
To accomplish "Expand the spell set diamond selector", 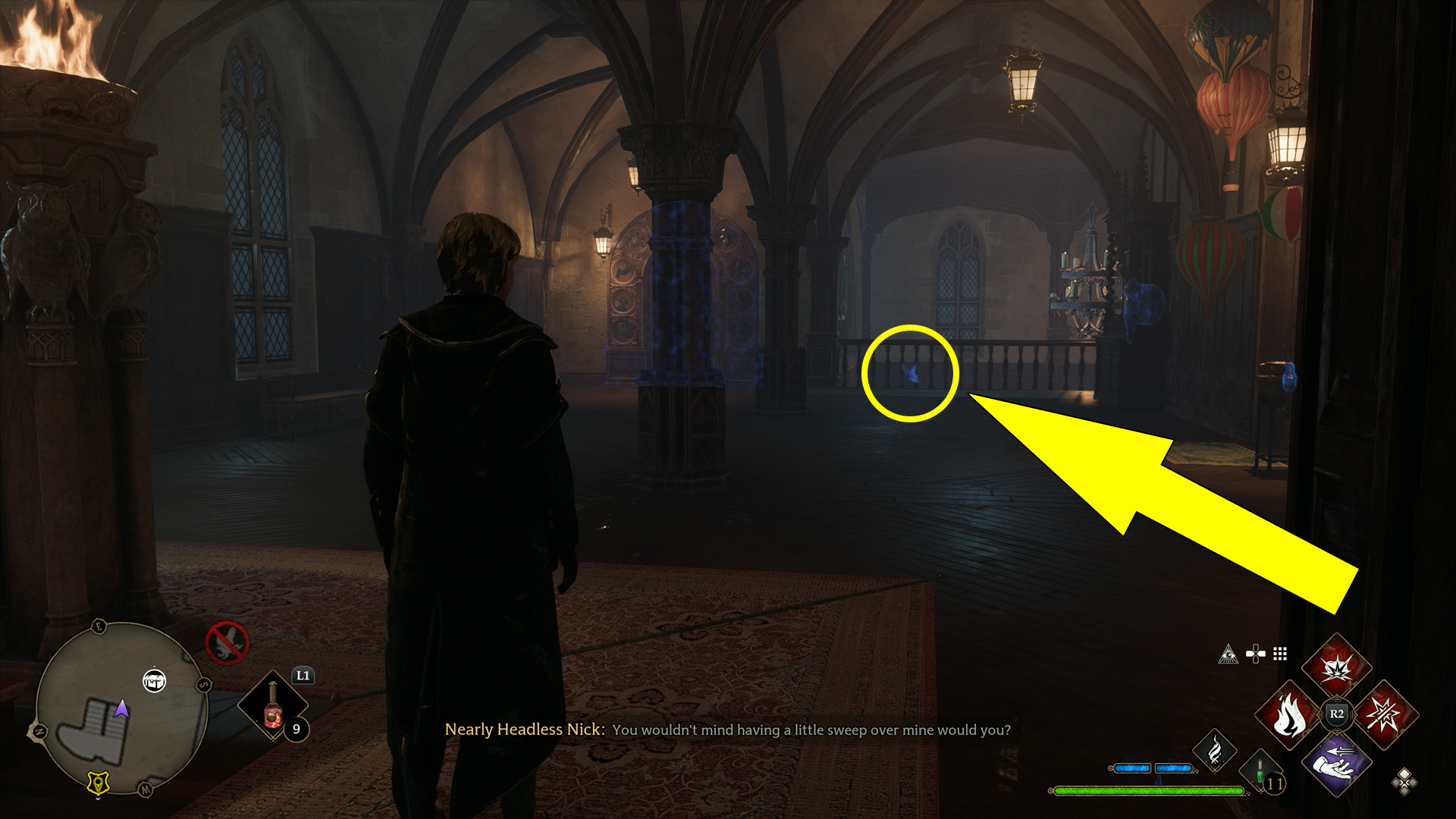I will coord(1402,783).
